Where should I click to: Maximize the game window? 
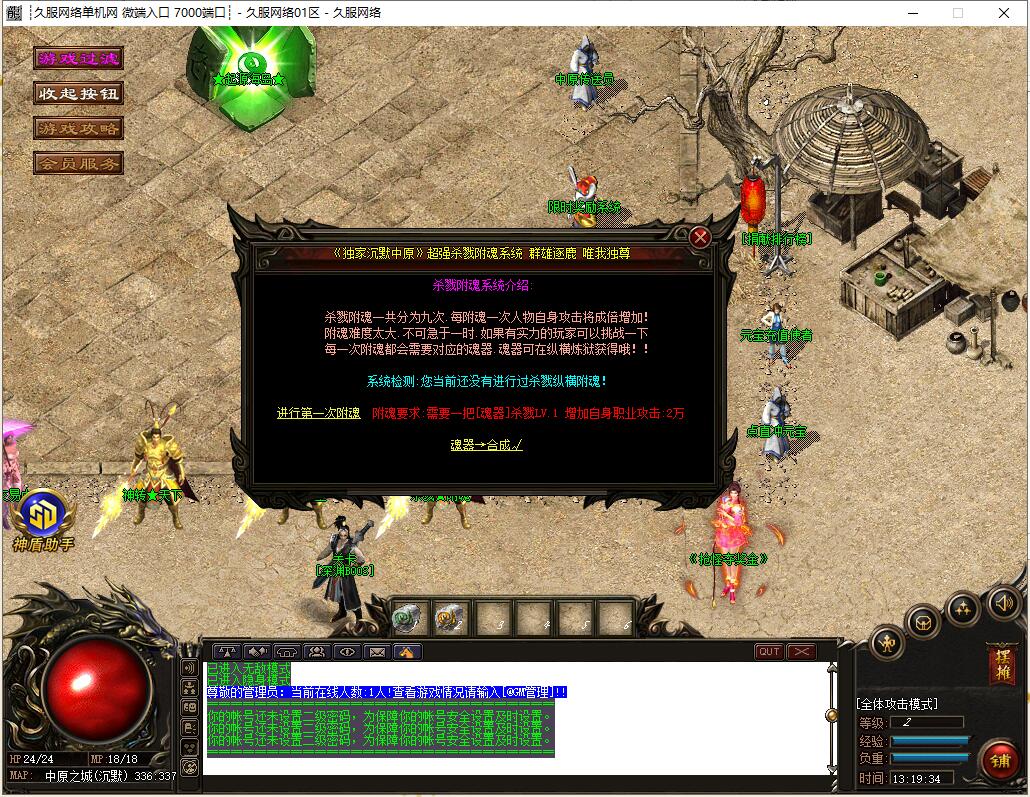pos(957,13)
